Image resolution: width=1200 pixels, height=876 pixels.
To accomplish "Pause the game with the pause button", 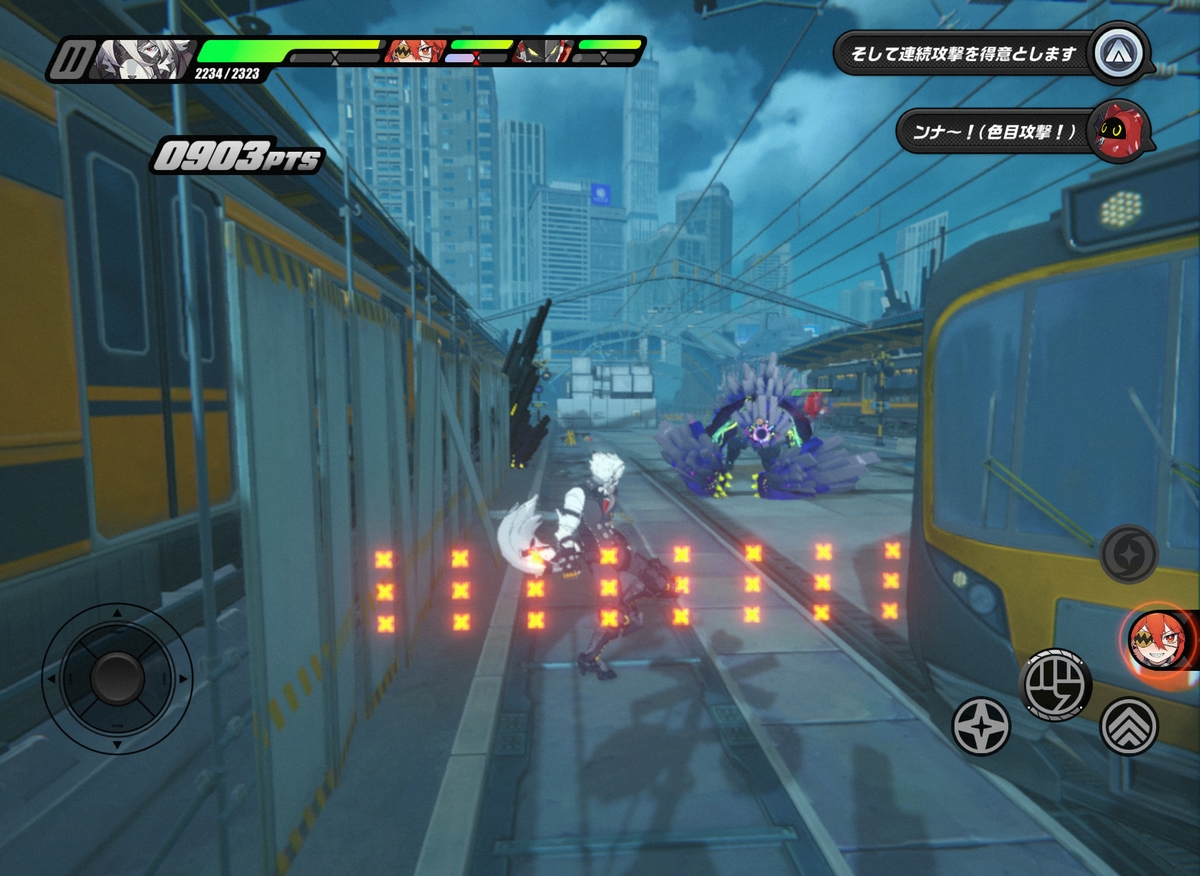I will click(x=69, y=60).
